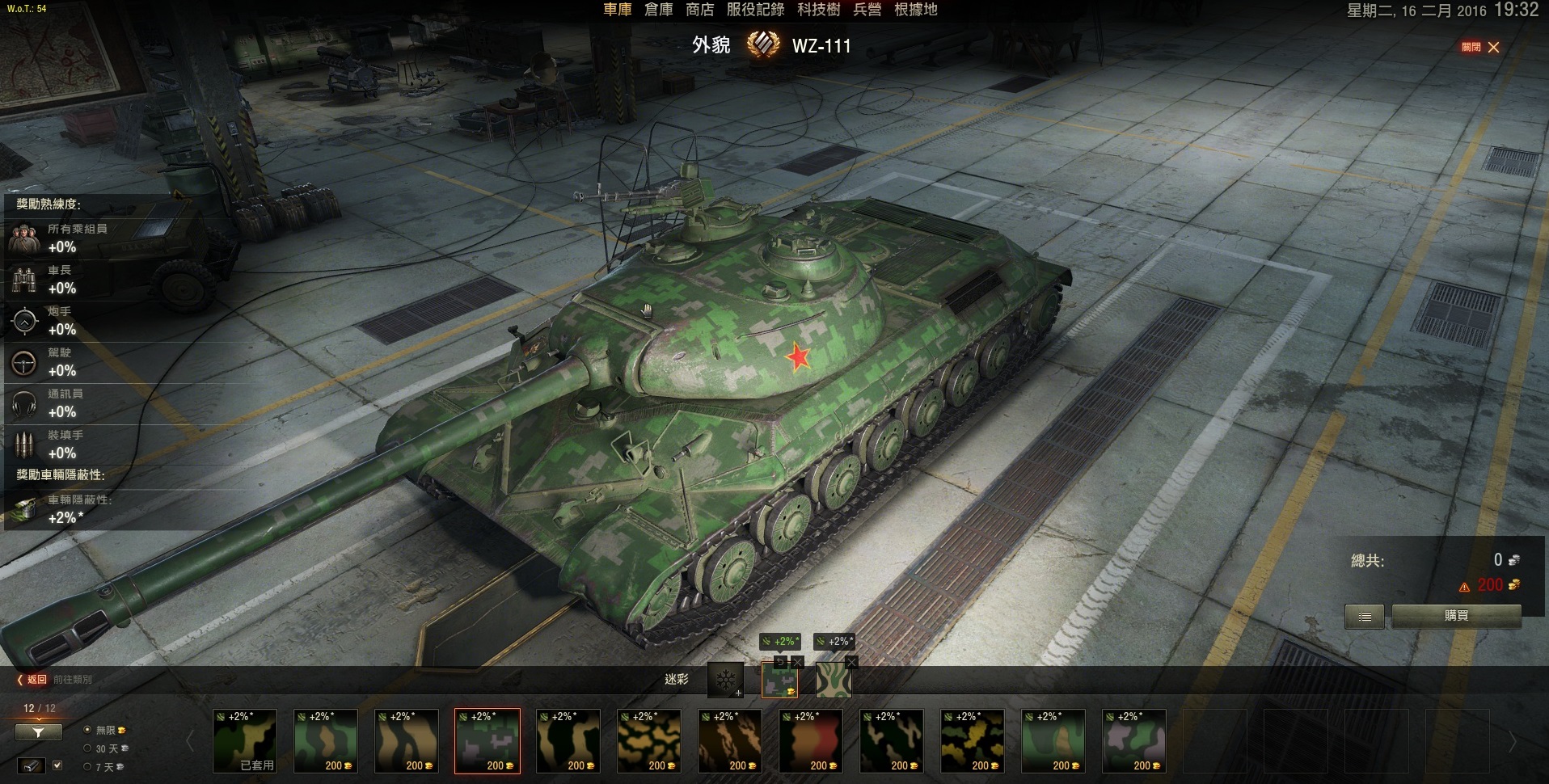This screenshot has width=1549, height=784.
Task: Choose the 7 天 duration option
Action: 87,767
